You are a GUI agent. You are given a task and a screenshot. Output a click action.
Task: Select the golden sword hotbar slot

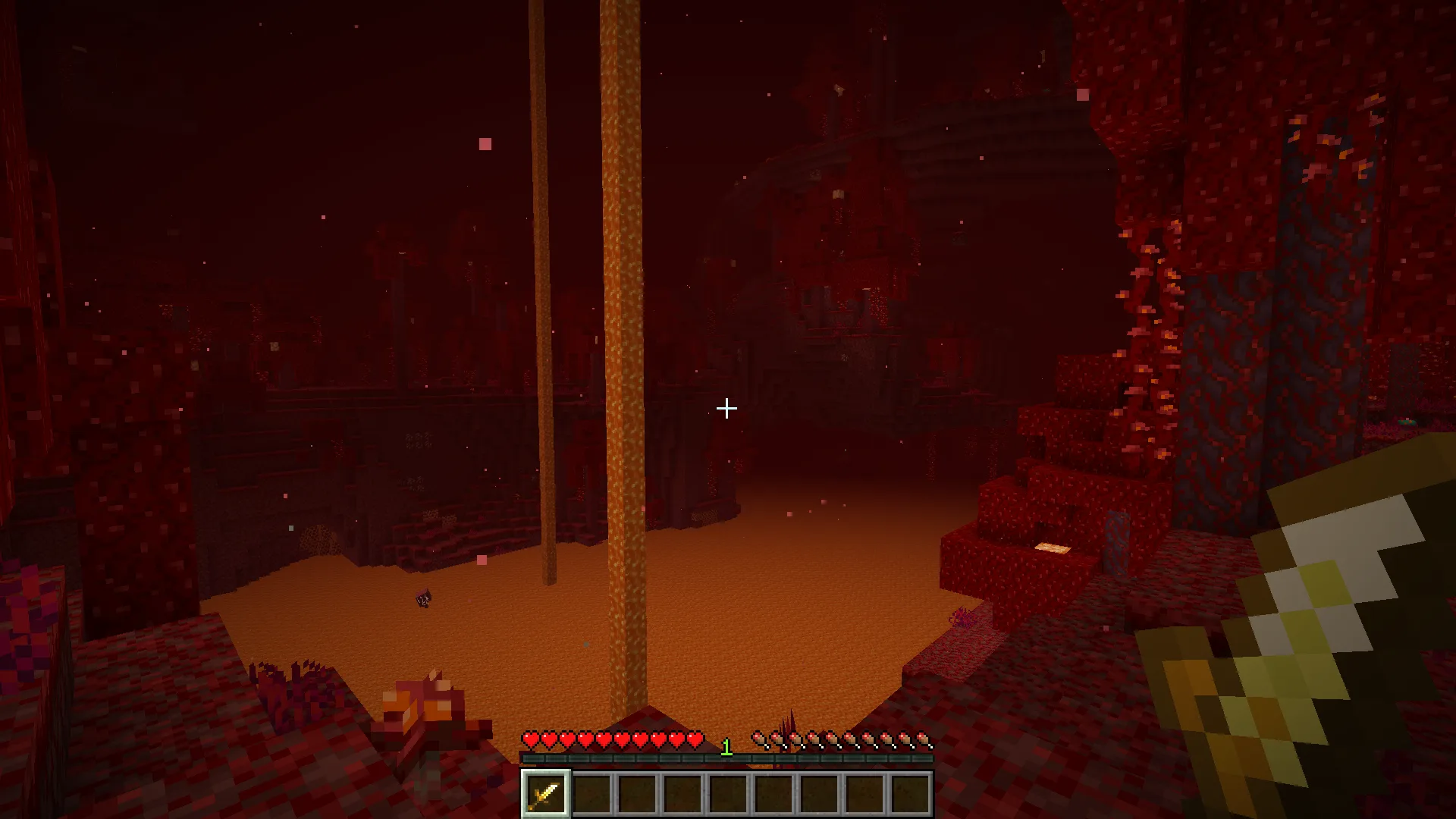coord(545,793)
